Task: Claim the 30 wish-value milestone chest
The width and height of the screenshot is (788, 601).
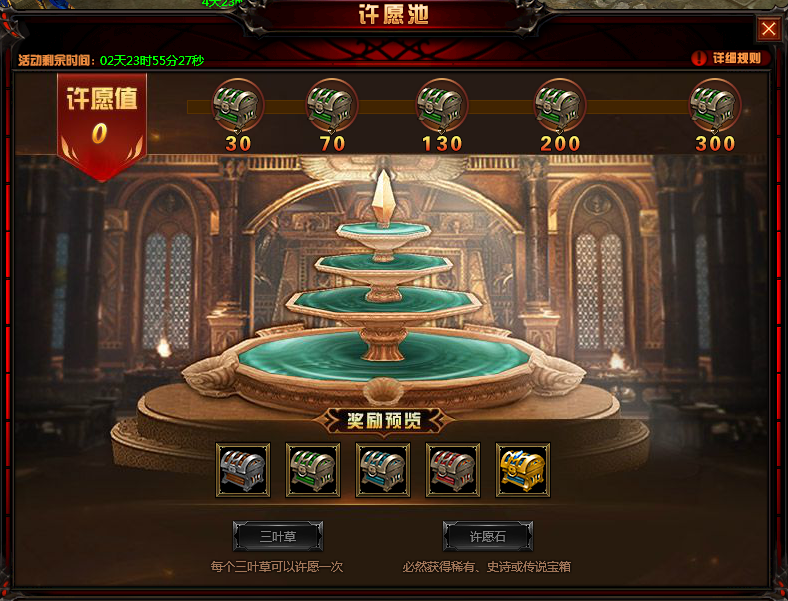Action: click(239, 103)
